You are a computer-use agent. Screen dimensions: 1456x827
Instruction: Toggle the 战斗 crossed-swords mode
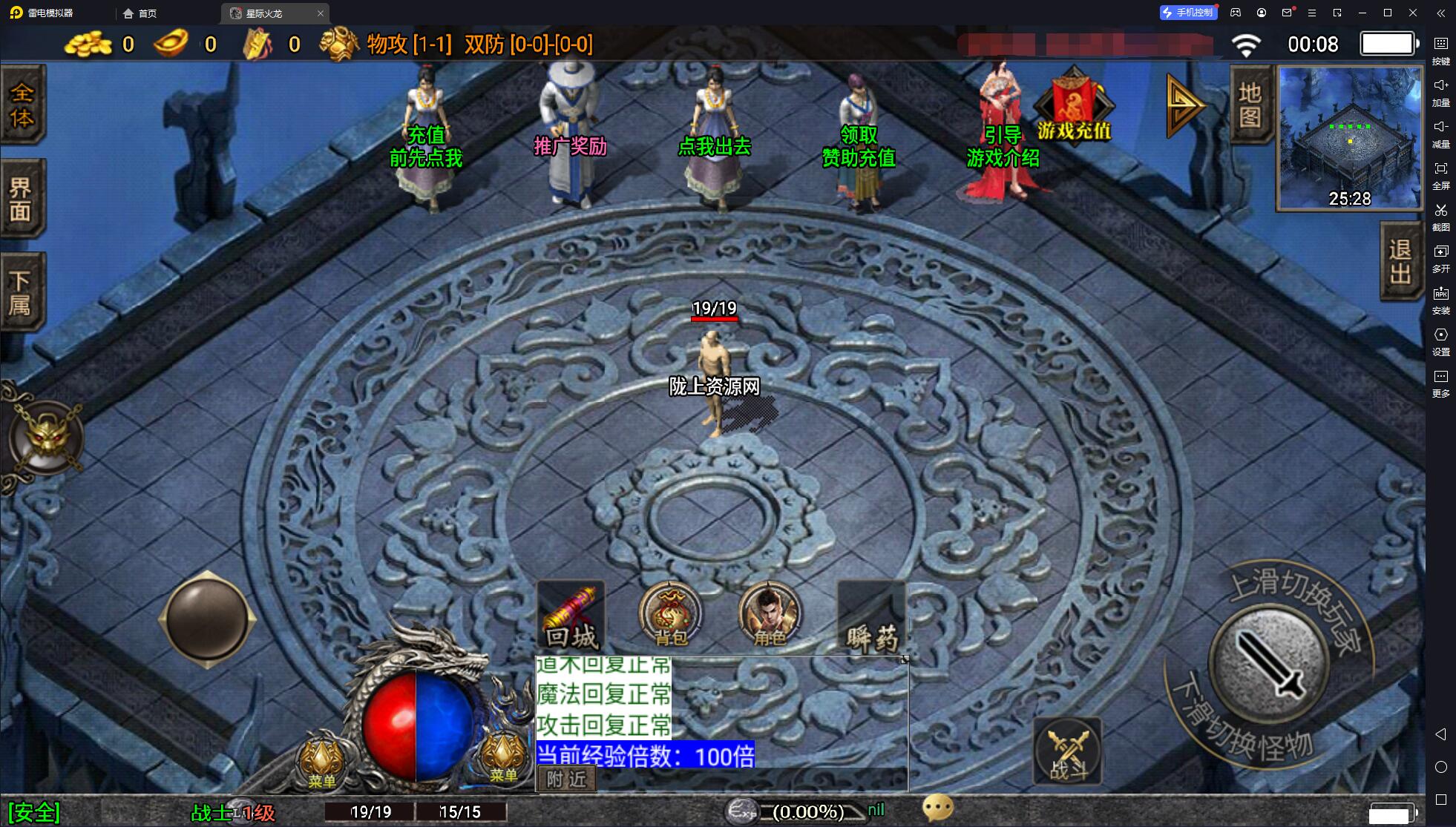click(1067, 750)
